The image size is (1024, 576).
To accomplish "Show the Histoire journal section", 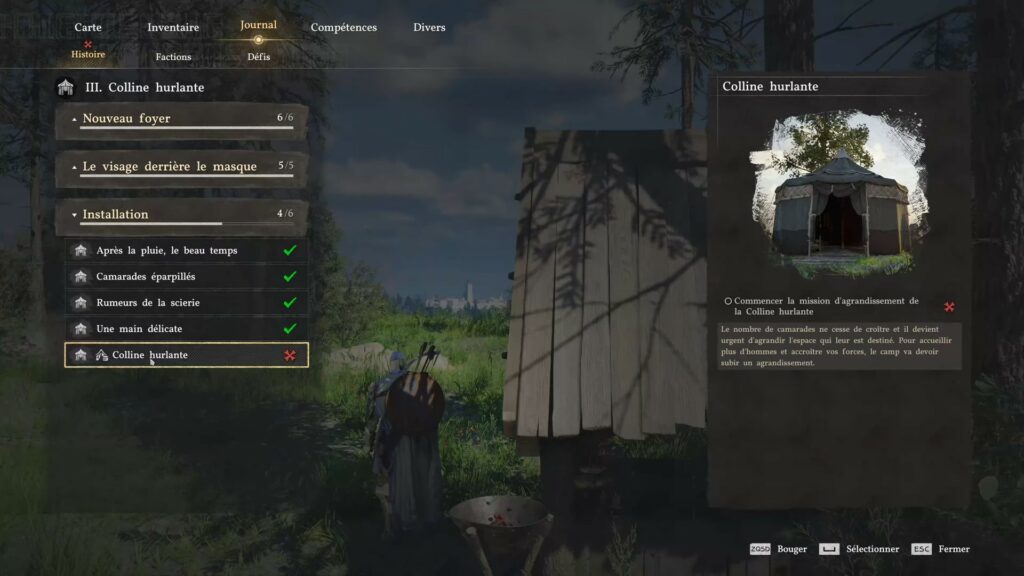I will pos(88,54).
